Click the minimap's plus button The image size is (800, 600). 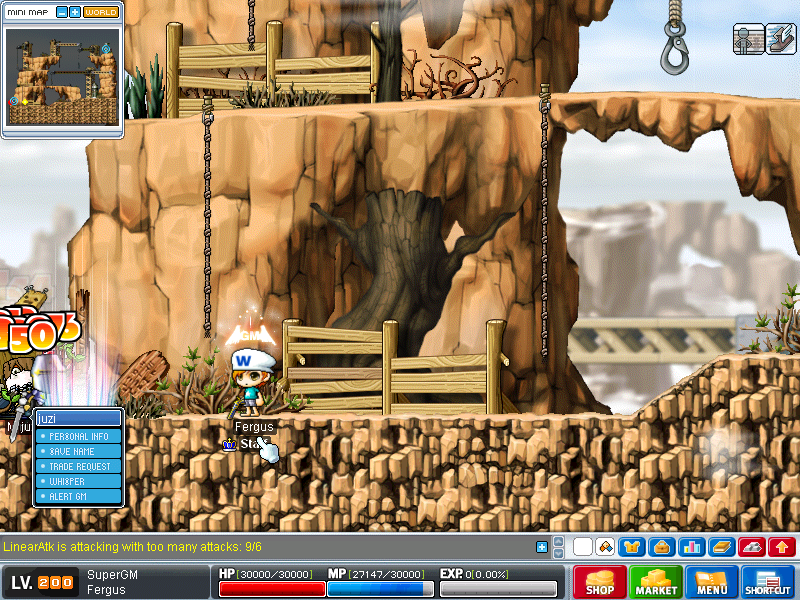(75, 12)
